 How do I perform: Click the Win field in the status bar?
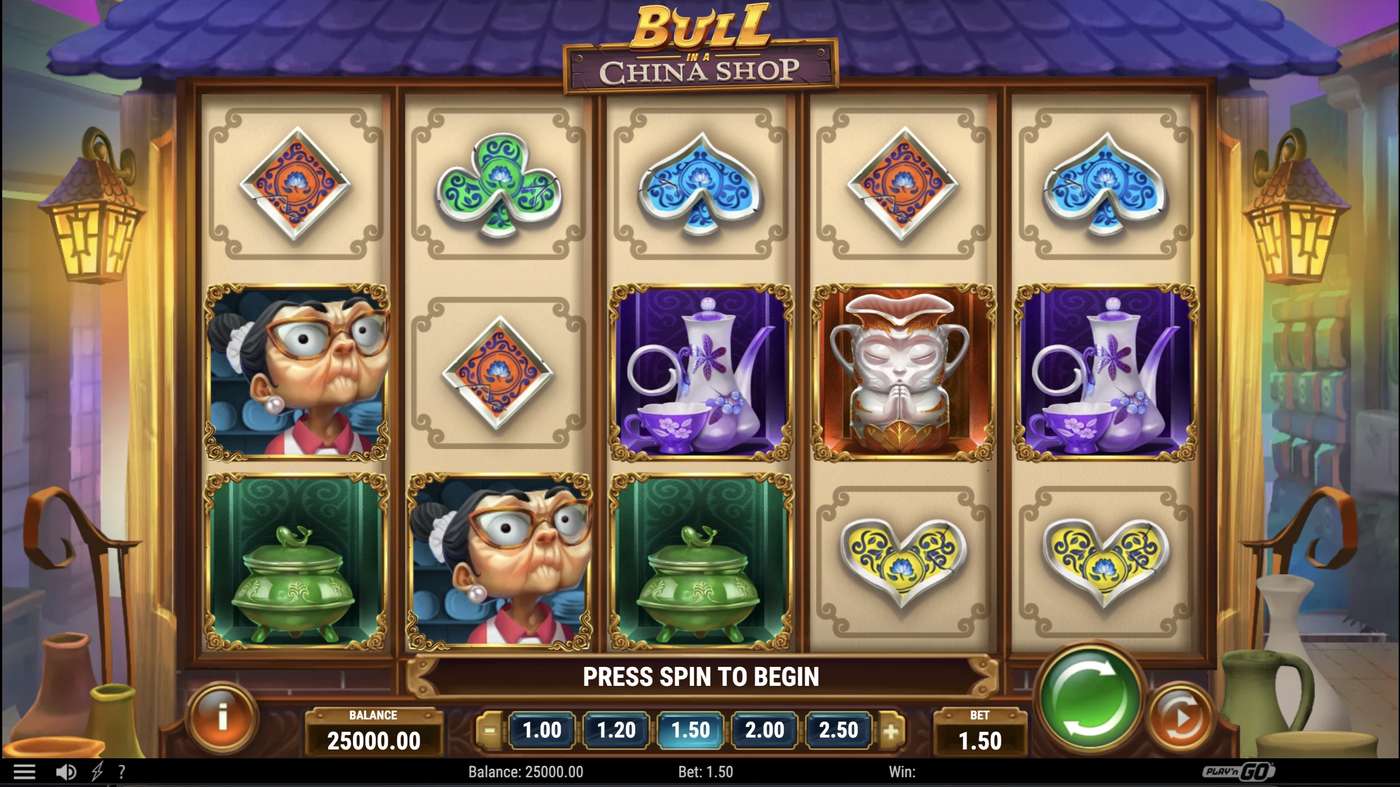(x=905, y=771)
